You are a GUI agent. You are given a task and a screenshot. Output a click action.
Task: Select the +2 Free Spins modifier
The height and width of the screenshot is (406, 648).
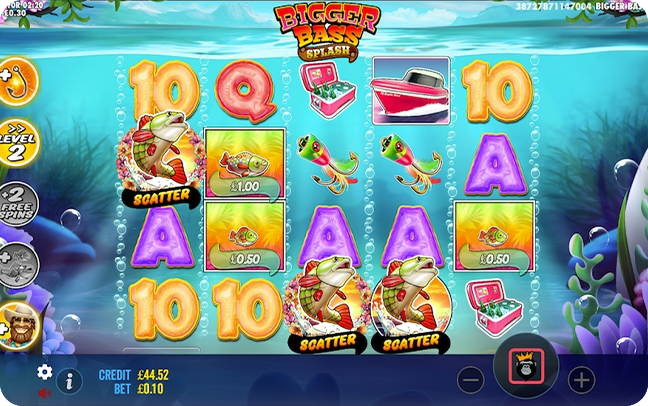point(17,205)
